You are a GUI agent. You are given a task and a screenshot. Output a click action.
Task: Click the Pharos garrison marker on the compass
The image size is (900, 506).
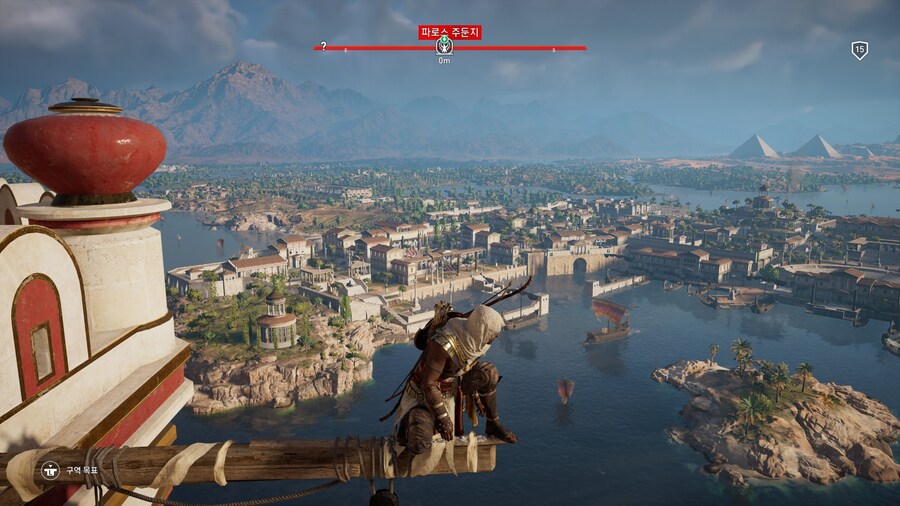[444, 46]
